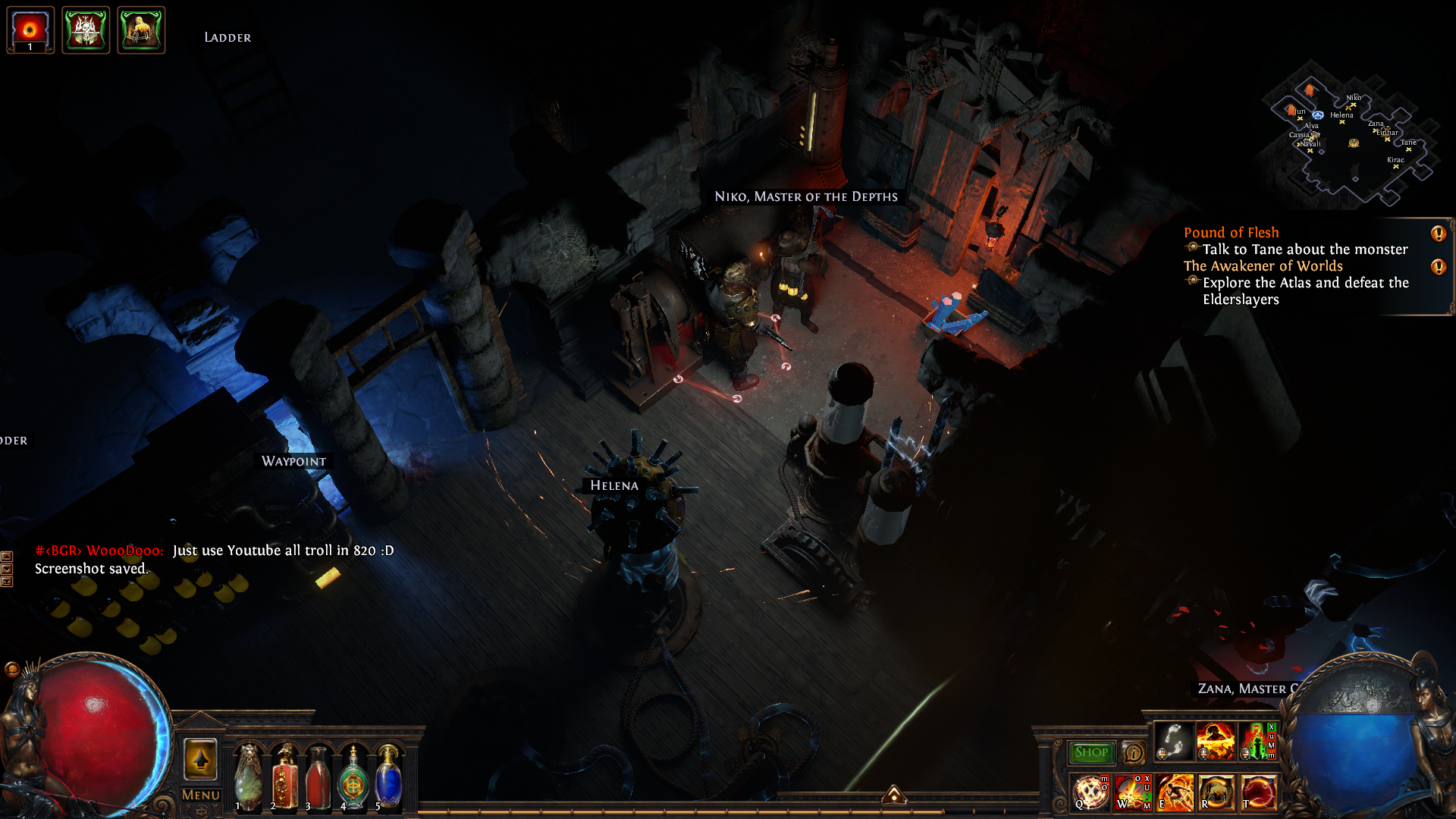This screenshot has height=819, width=1456.
Task: Use the blue mana flask in slot 5
Action: point(388,777)
